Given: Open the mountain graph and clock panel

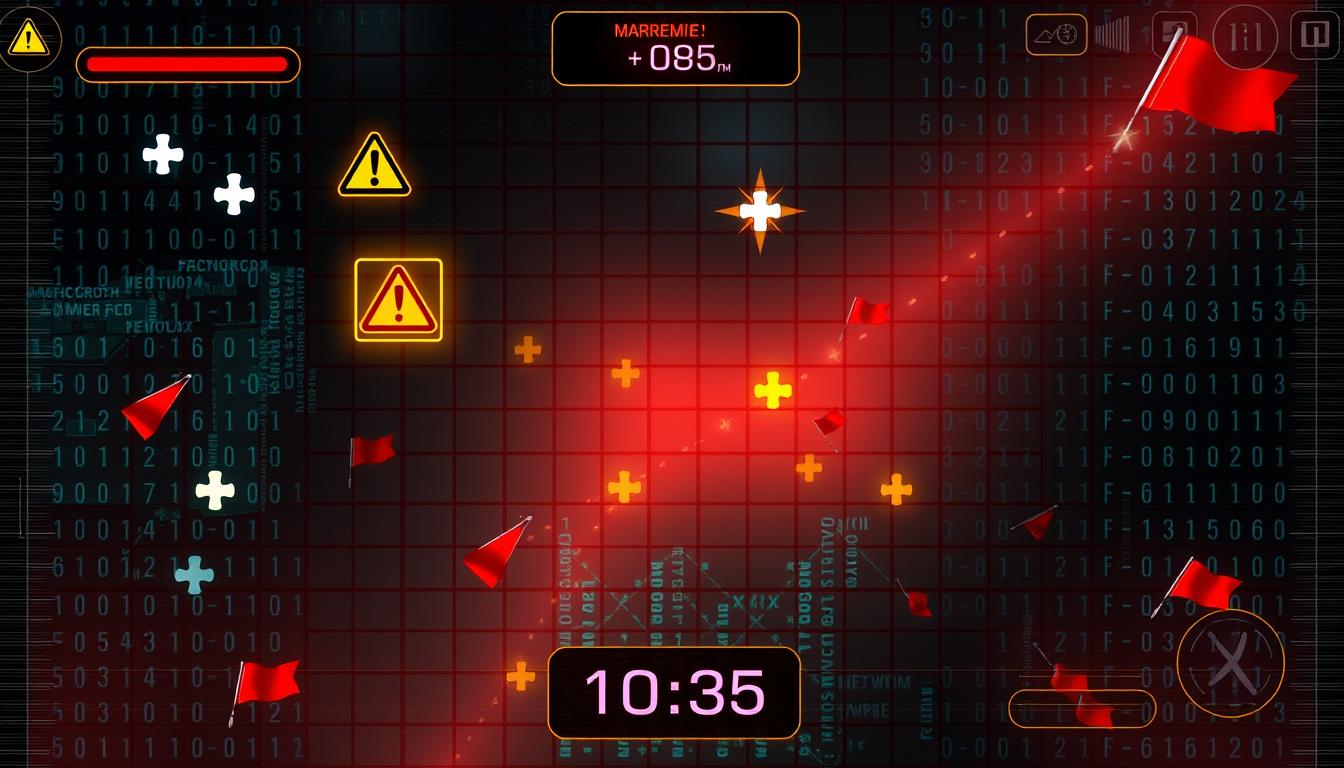Looking at the screenshot, I should coord(1056,34).
